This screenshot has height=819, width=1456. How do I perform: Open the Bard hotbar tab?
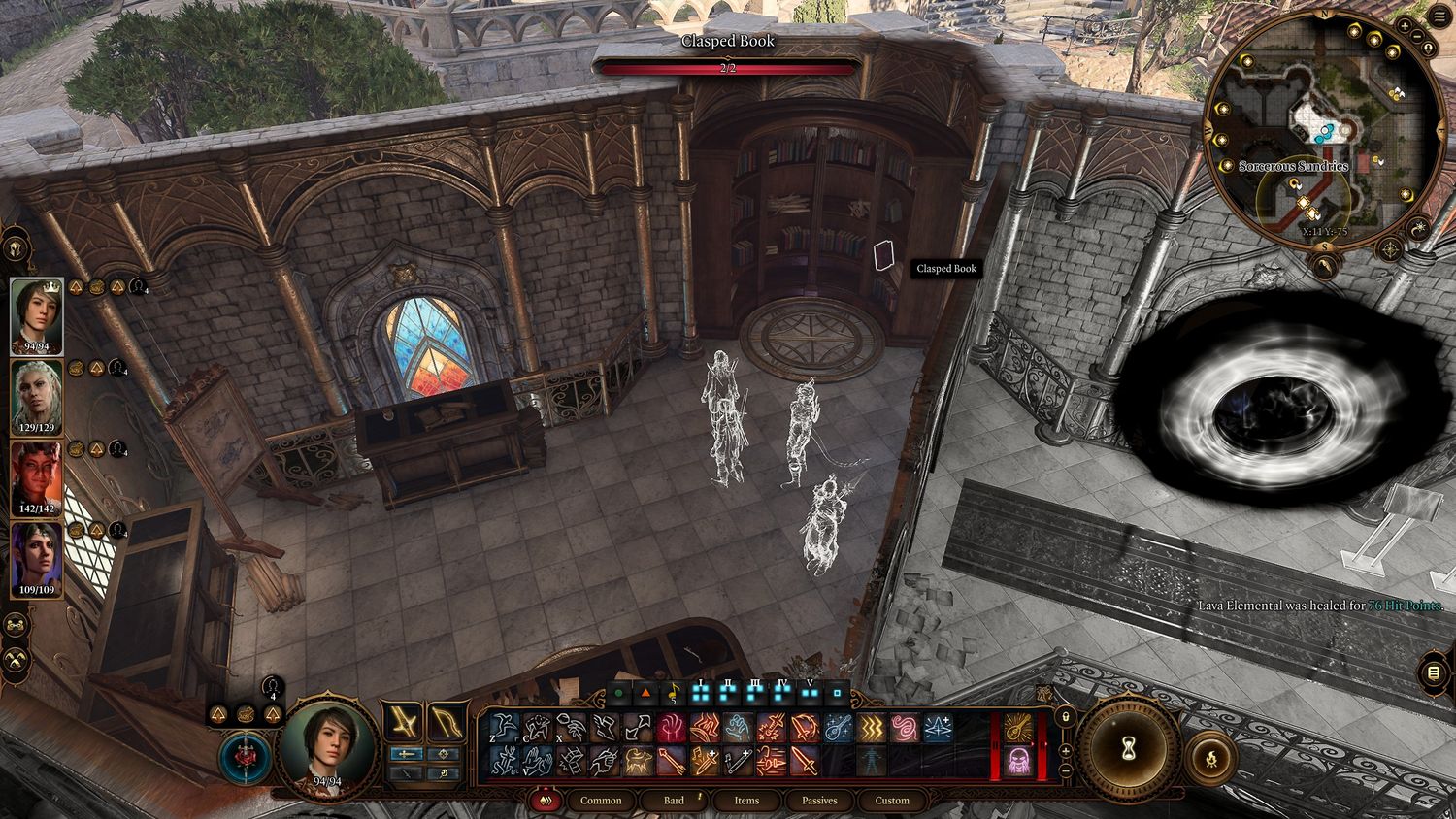point(674,801)
